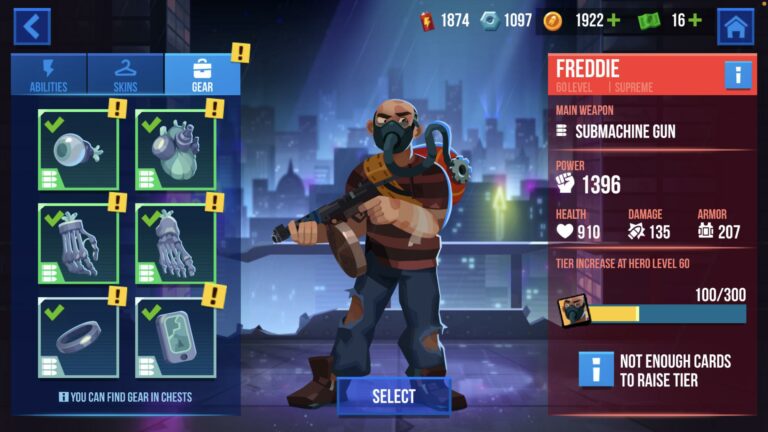Select the silver ring gear item
Image resolution: width=768 pixels, height=432 pixels.
click(x=78, y=337)
